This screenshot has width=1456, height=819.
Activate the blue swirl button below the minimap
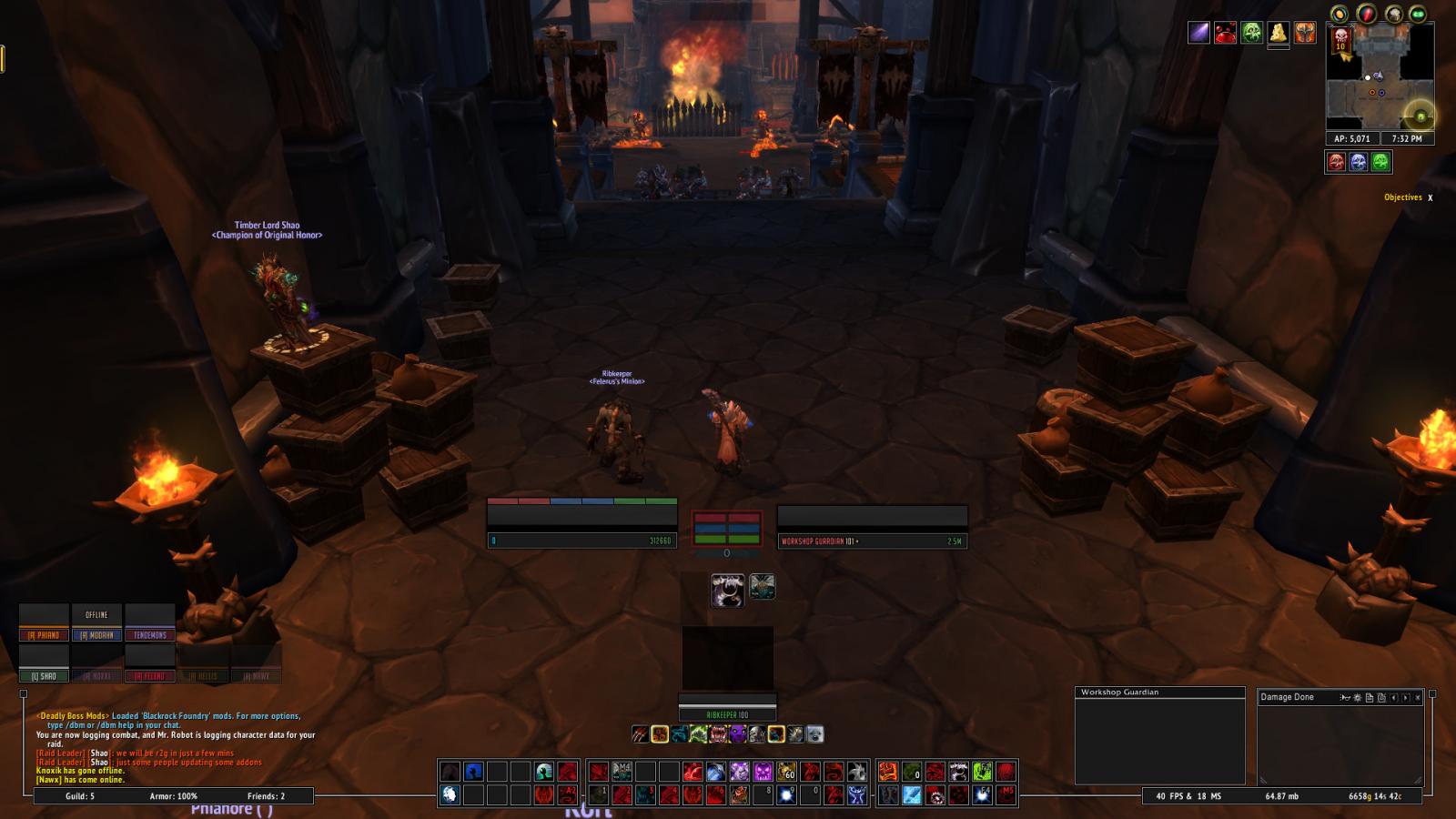tap(1359, 162)
